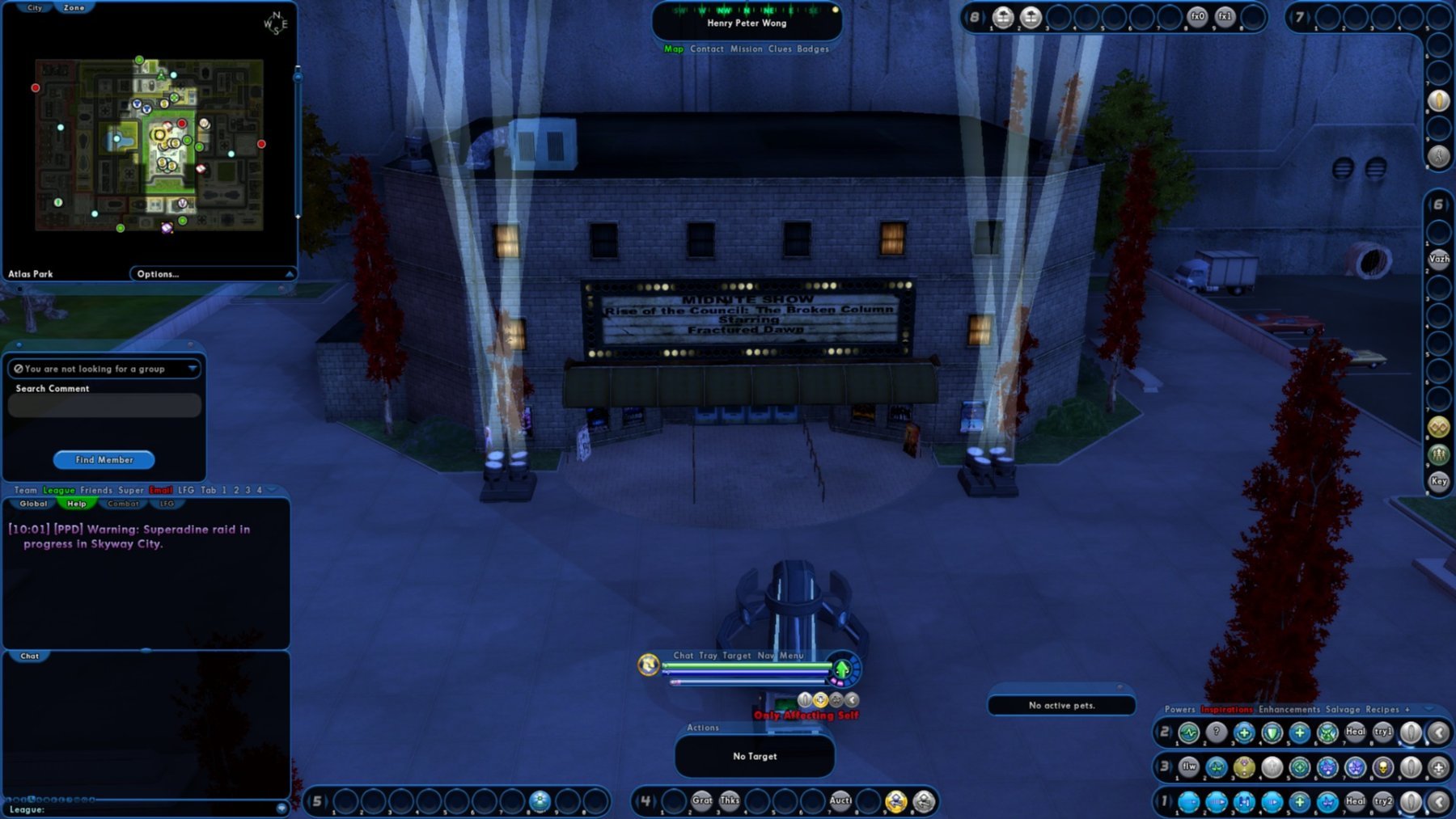This screenshot has width=1456, height=819.
Task: Open the Clues window
Action: pos(780,49)
